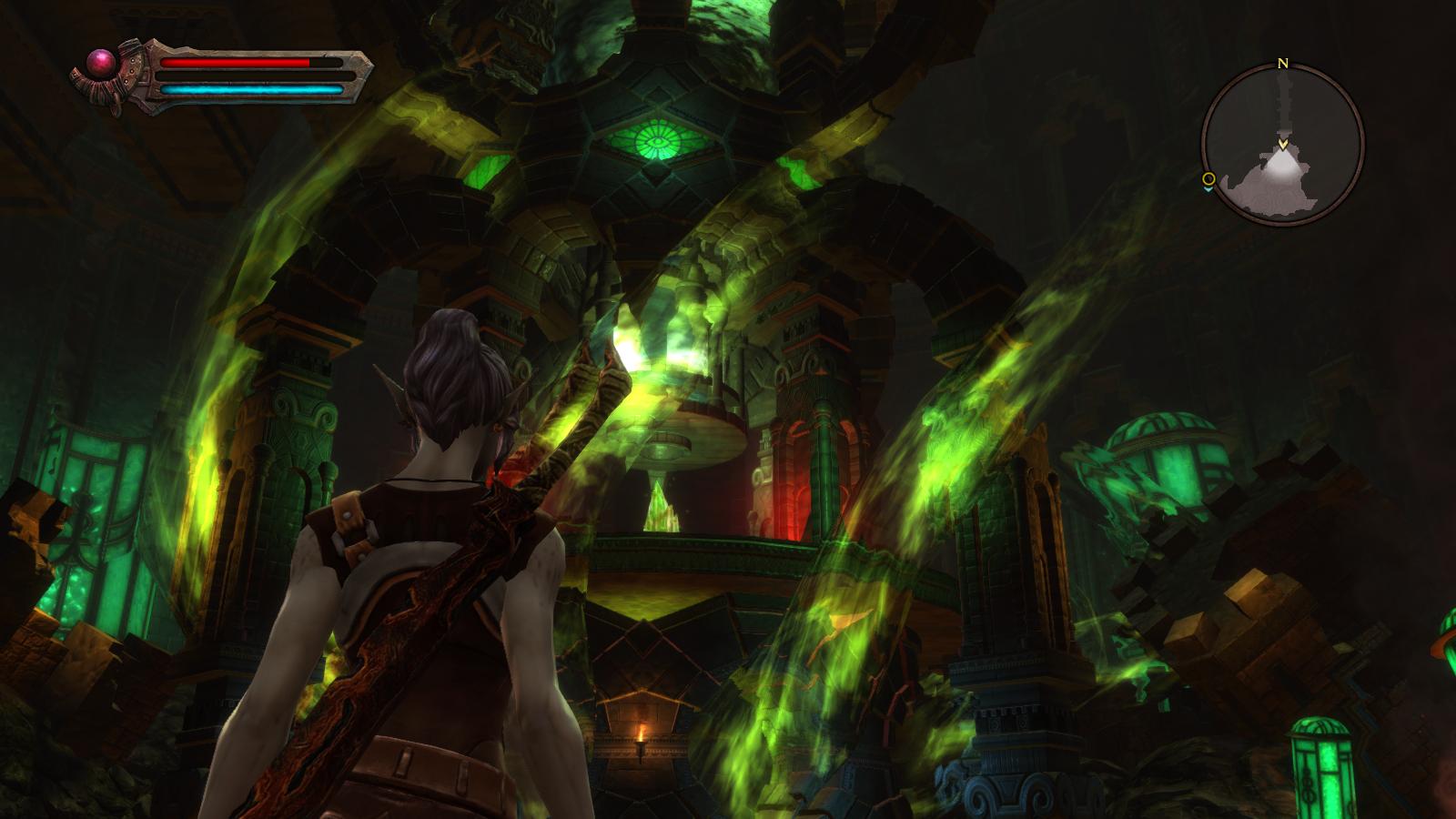Click the yellow quest ring on the minimap edge
Viewport: 1456px width, 819px height.
point(1208,178)
